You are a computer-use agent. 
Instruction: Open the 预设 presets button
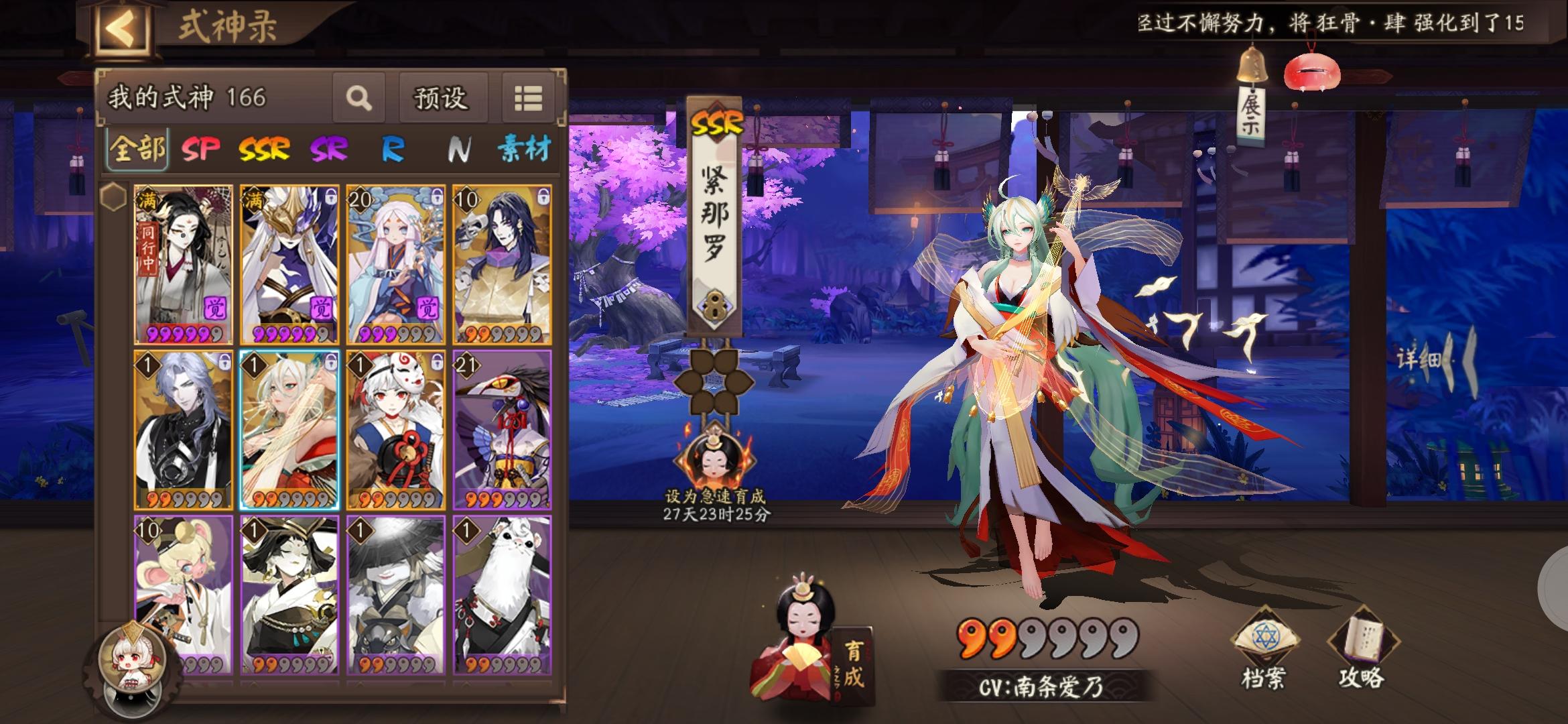point(440,99)
